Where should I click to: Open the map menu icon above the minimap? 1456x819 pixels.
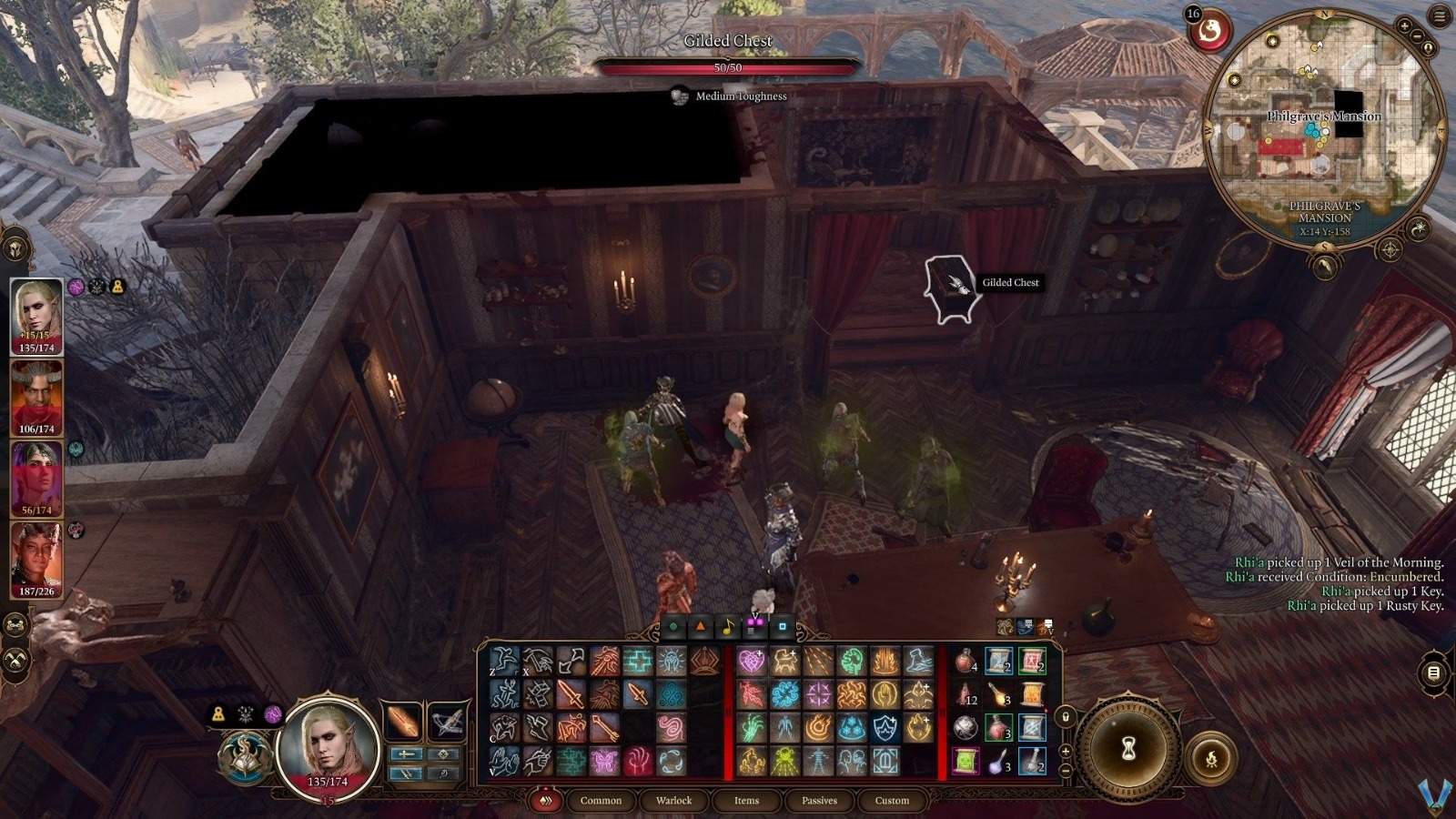pos(1438,15)
